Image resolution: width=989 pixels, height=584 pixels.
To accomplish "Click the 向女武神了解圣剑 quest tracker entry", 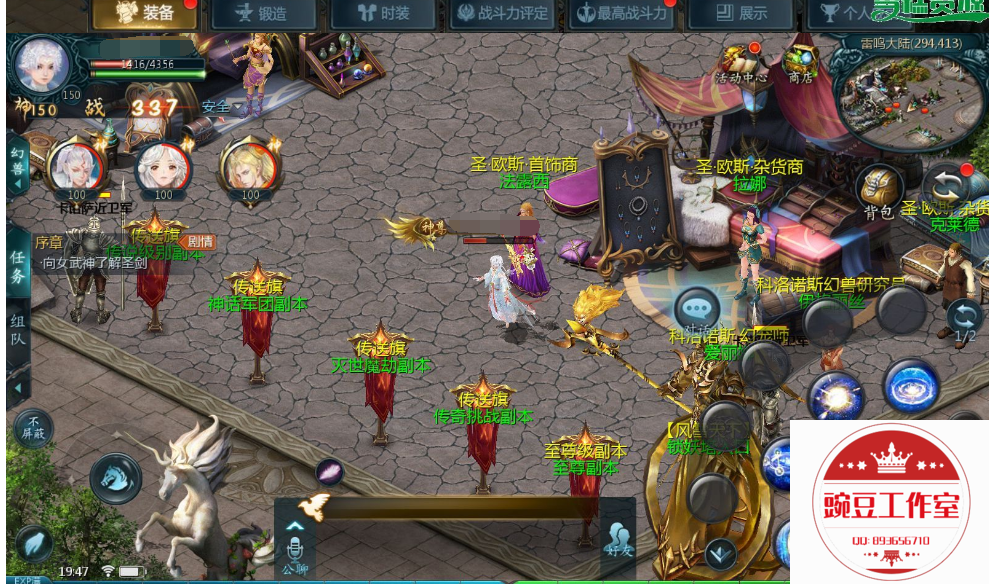I will tap(95, 263).
